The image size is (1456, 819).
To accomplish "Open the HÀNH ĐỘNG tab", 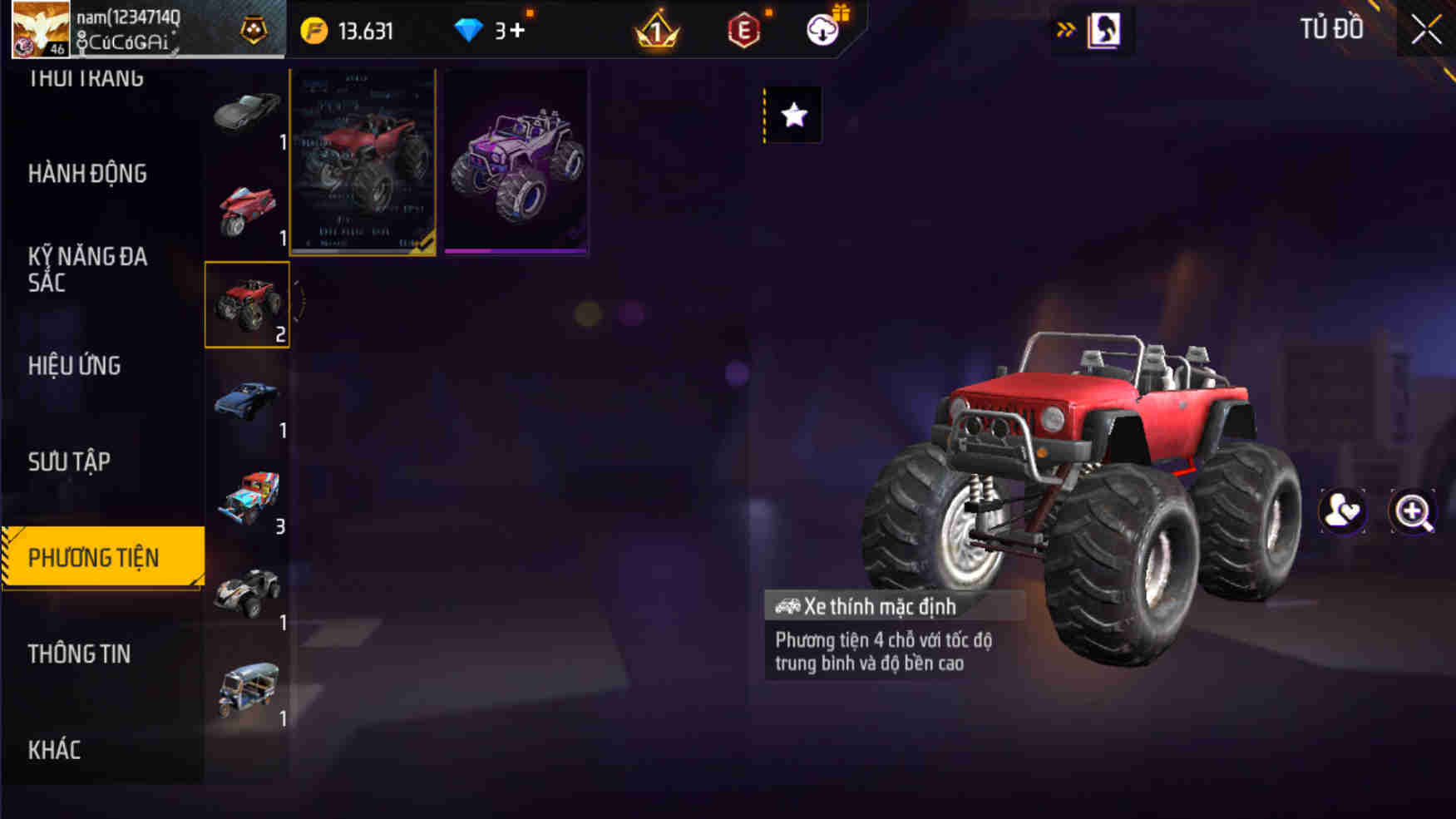I will pyautogui.click(x=86, y=175).
